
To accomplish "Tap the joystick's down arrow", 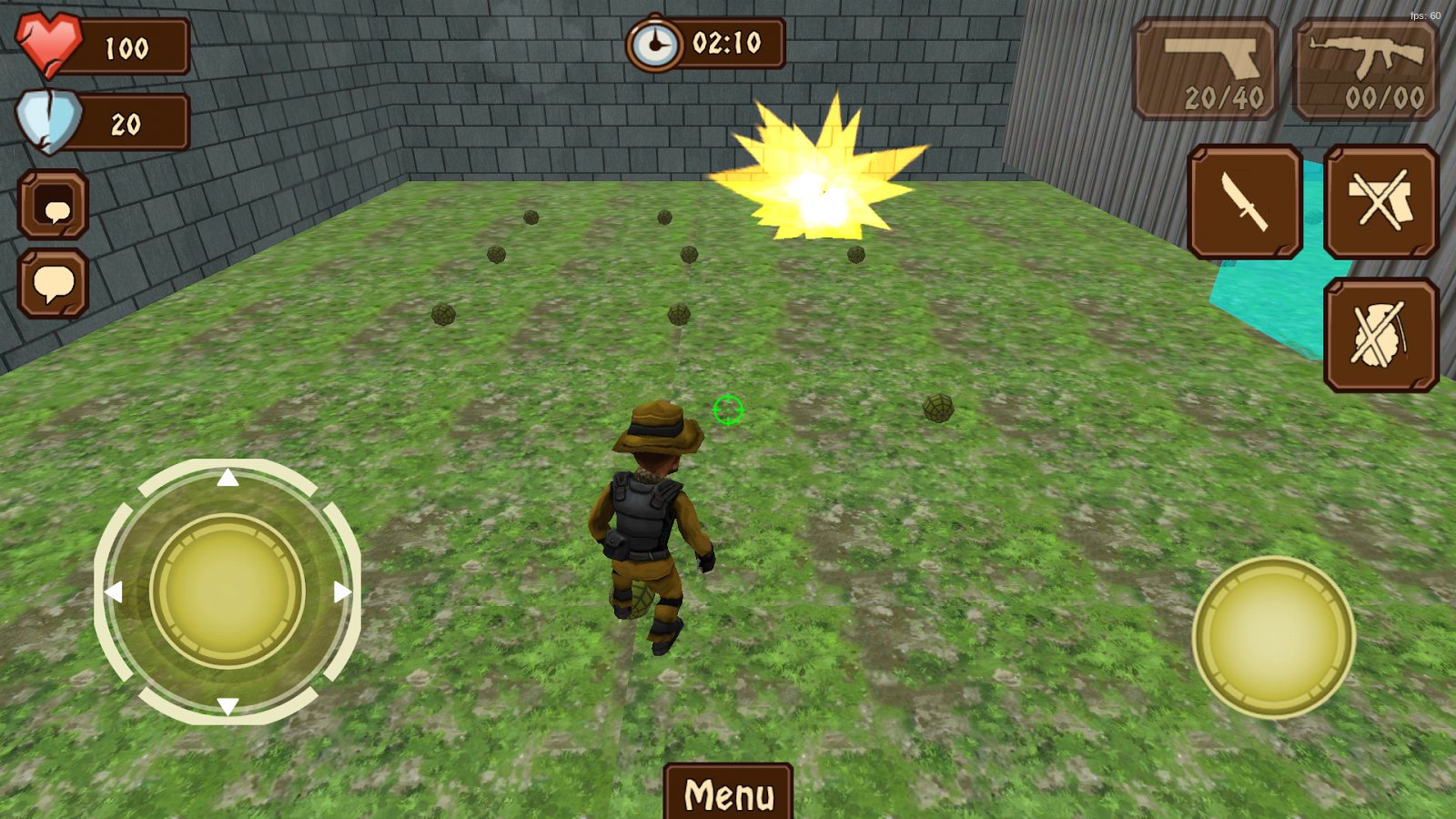I will click(227, 706).
